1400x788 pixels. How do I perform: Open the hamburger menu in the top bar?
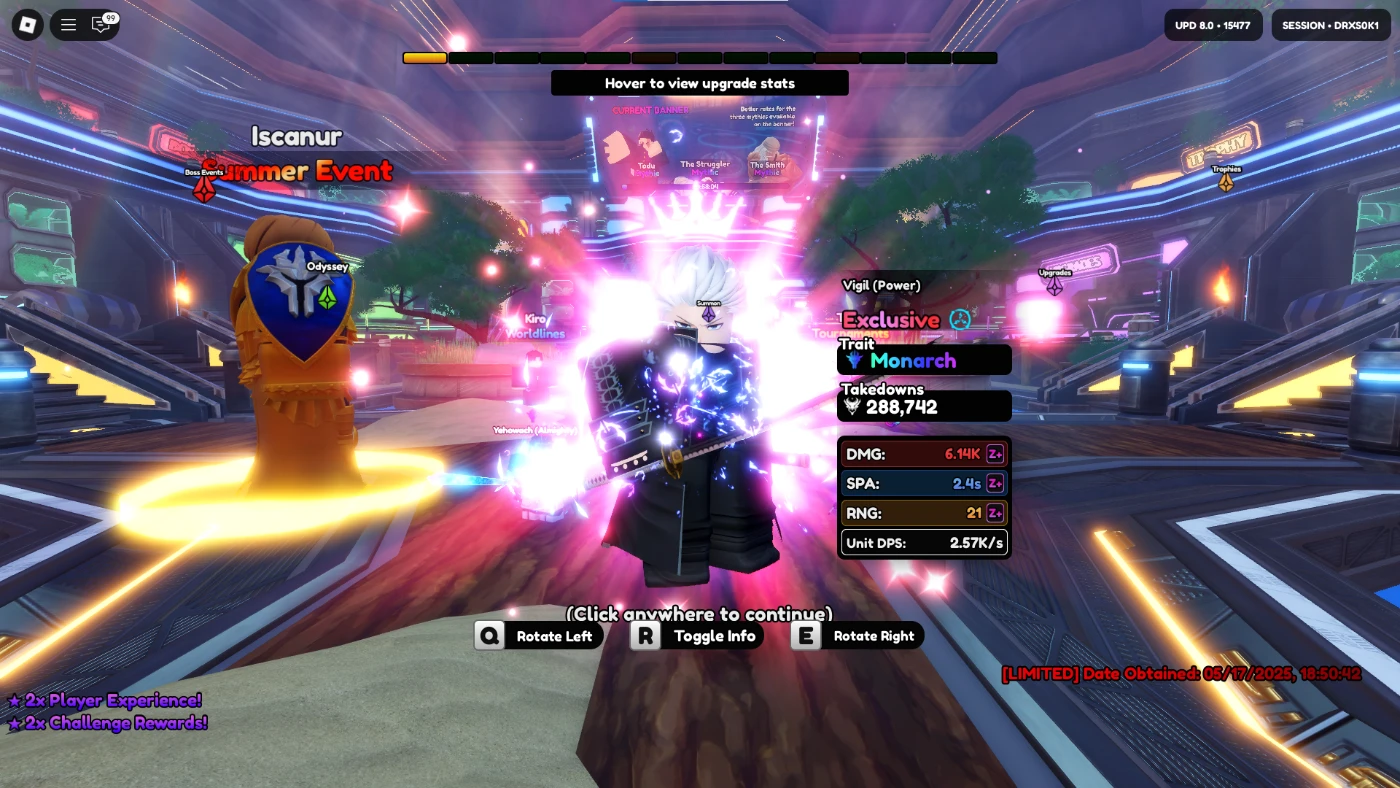coord(69,25)
